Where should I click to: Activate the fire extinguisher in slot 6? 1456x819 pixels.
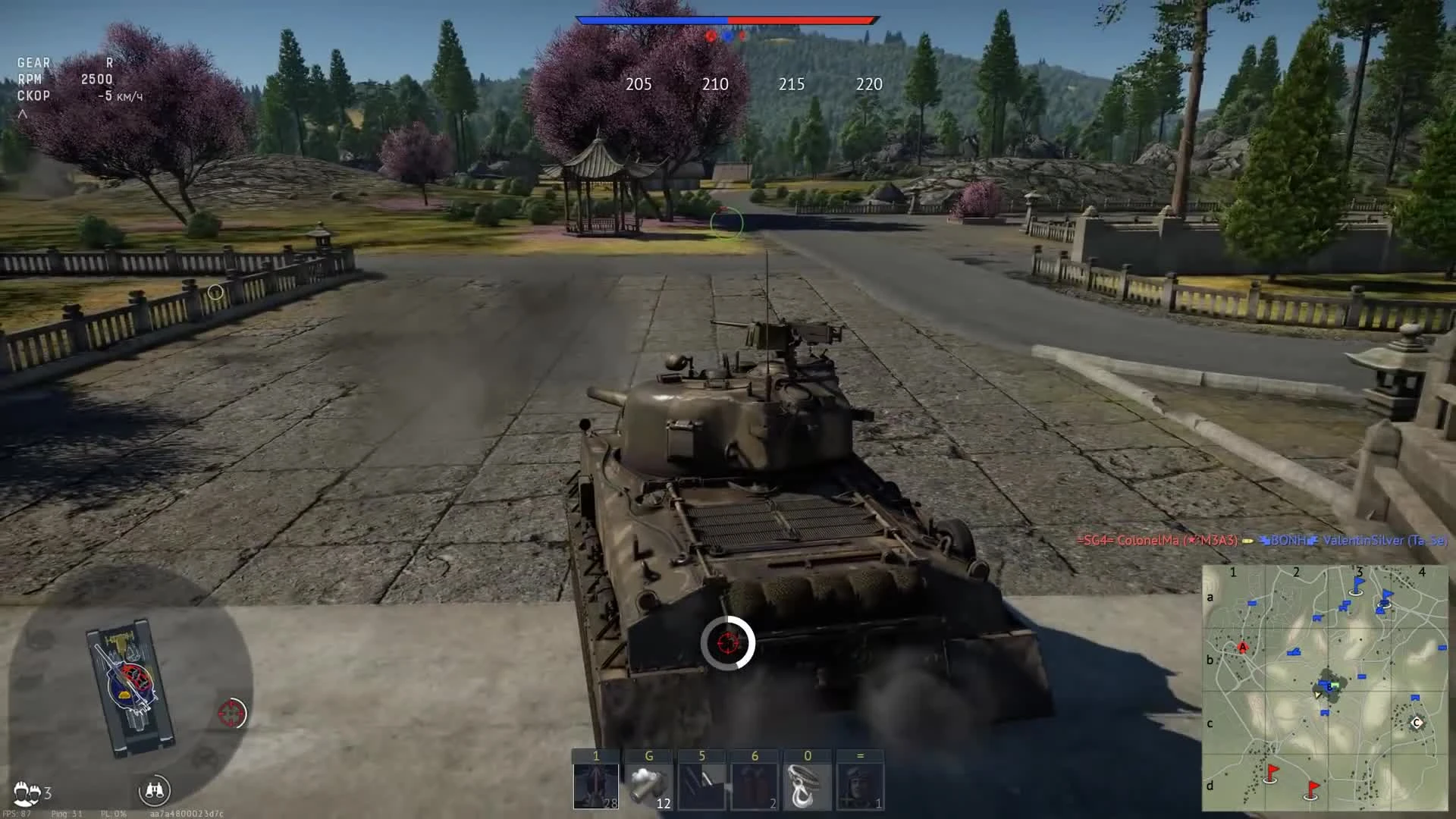point(755,783)
